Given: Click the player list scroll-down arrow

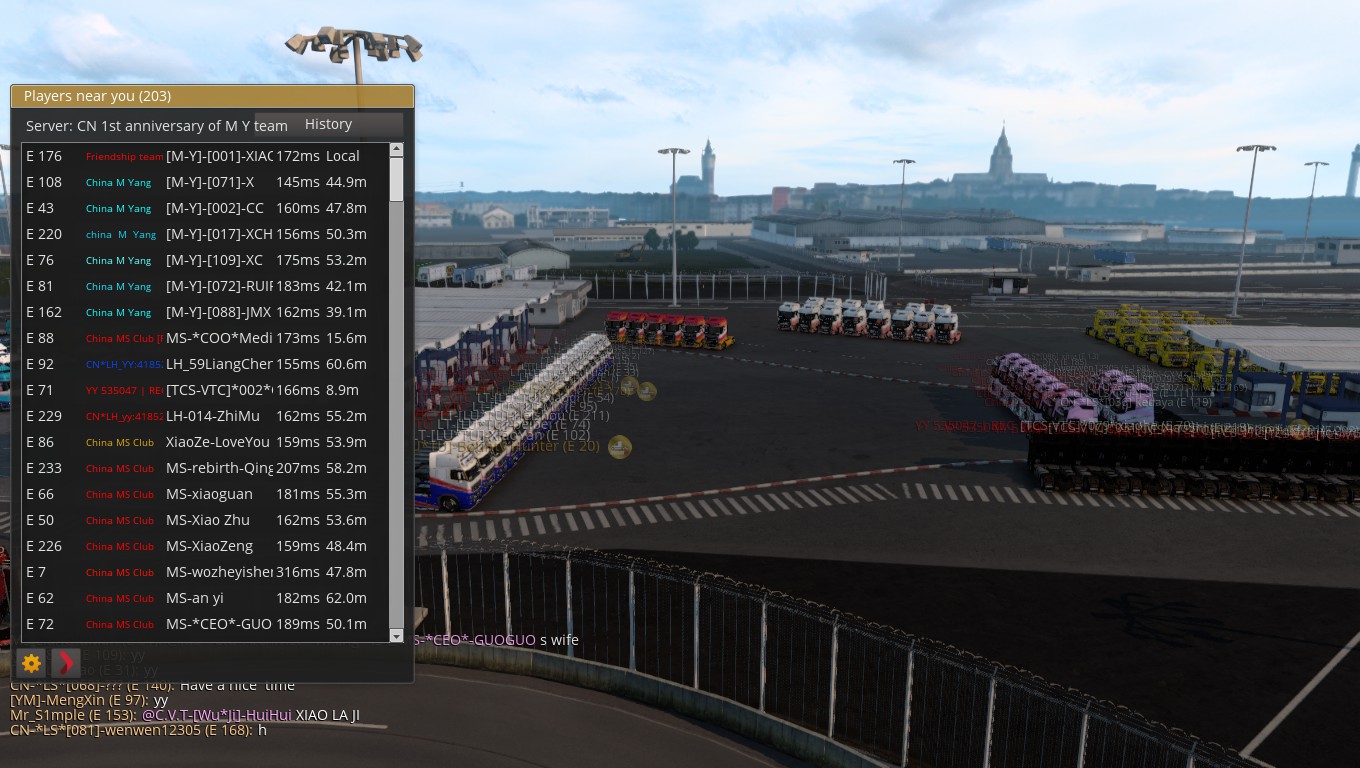Looking at the screenshot, I should [396, 636].
